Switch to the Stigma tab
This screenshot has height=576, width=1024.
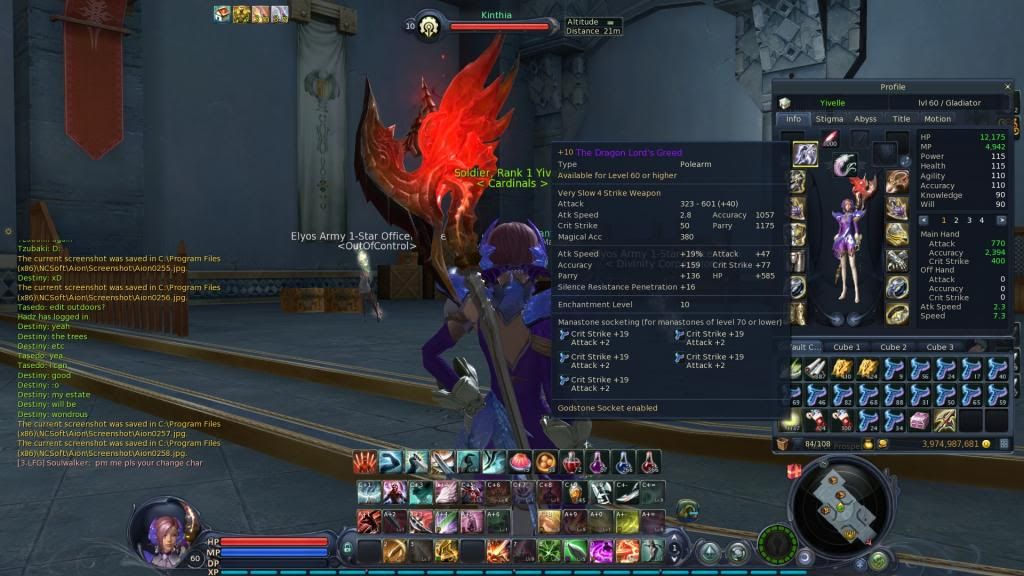[829, 119]
